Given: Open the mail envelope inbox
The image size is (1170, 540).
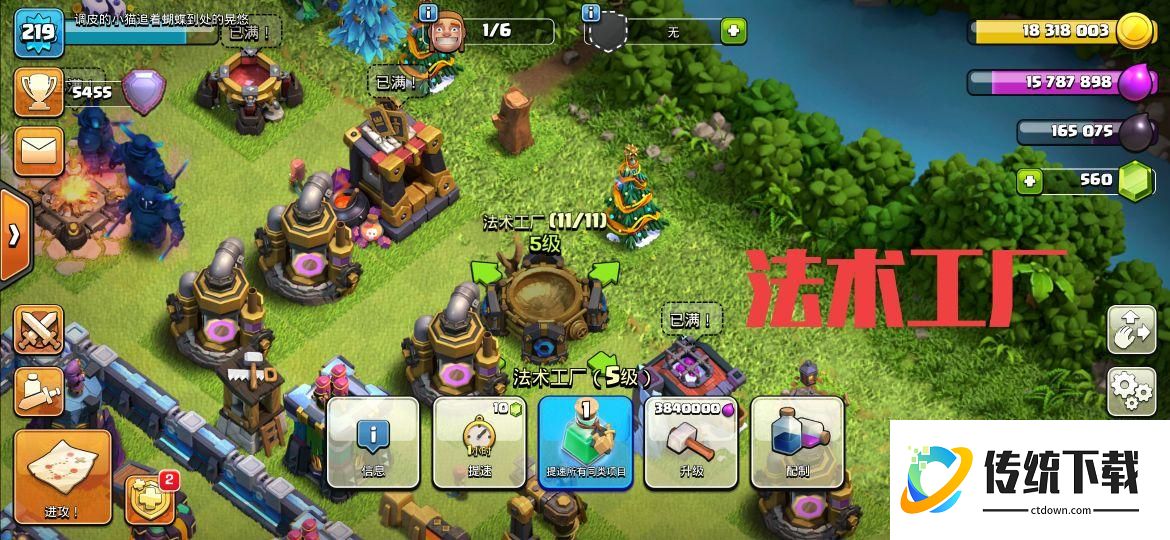Looking at the screenshot, I should tap(39, 151).
